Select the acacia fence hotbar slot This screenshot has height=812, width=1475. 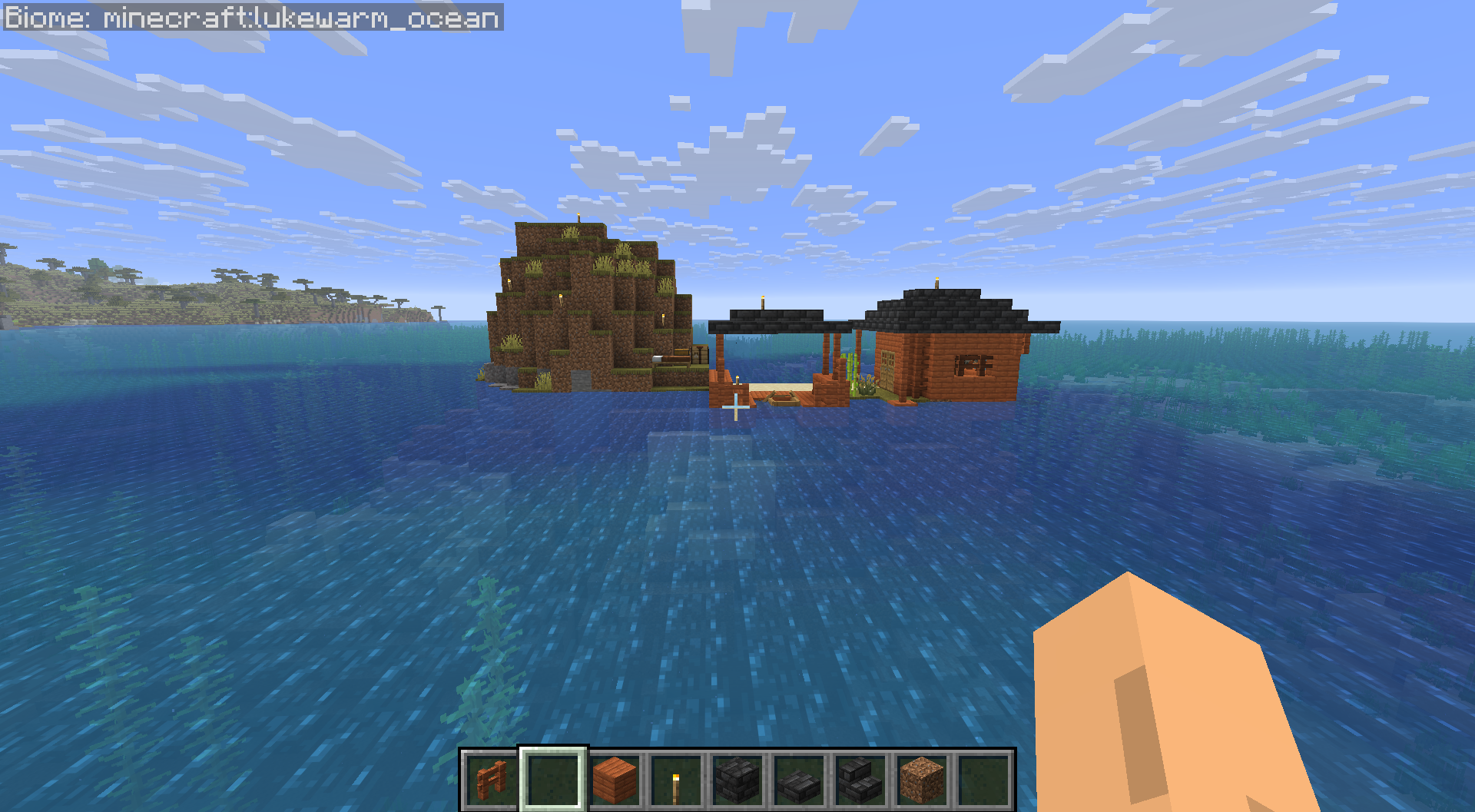pos(492,780)
